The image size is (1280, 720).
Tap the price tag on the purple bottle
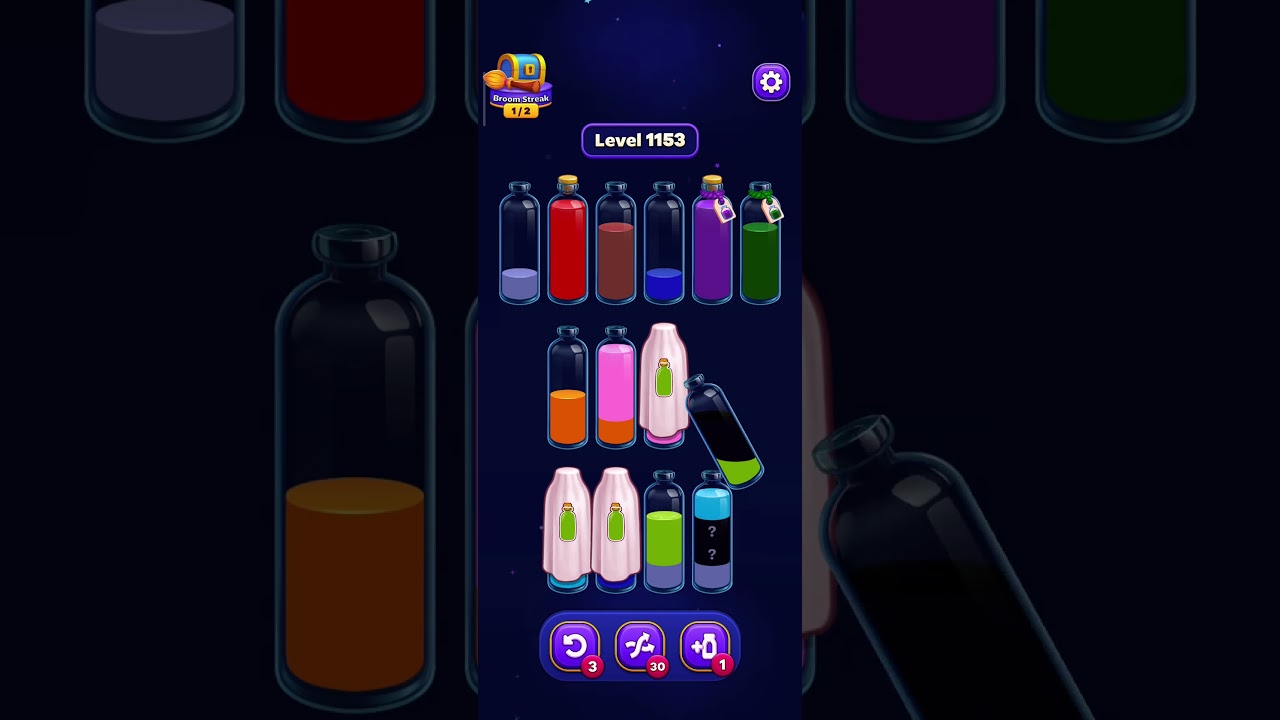727,210
